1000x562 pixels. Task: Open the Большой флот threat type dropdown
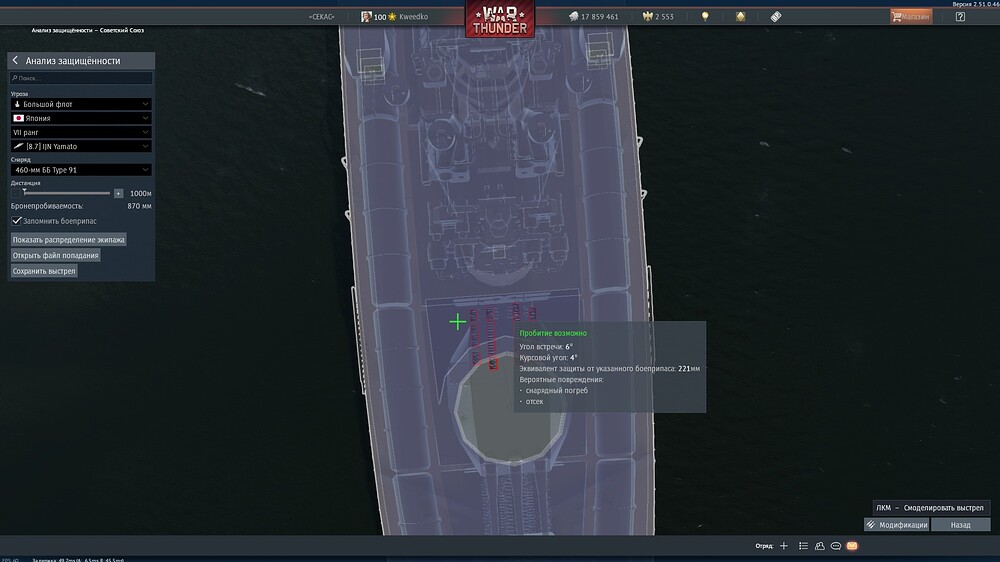(81, 104)
